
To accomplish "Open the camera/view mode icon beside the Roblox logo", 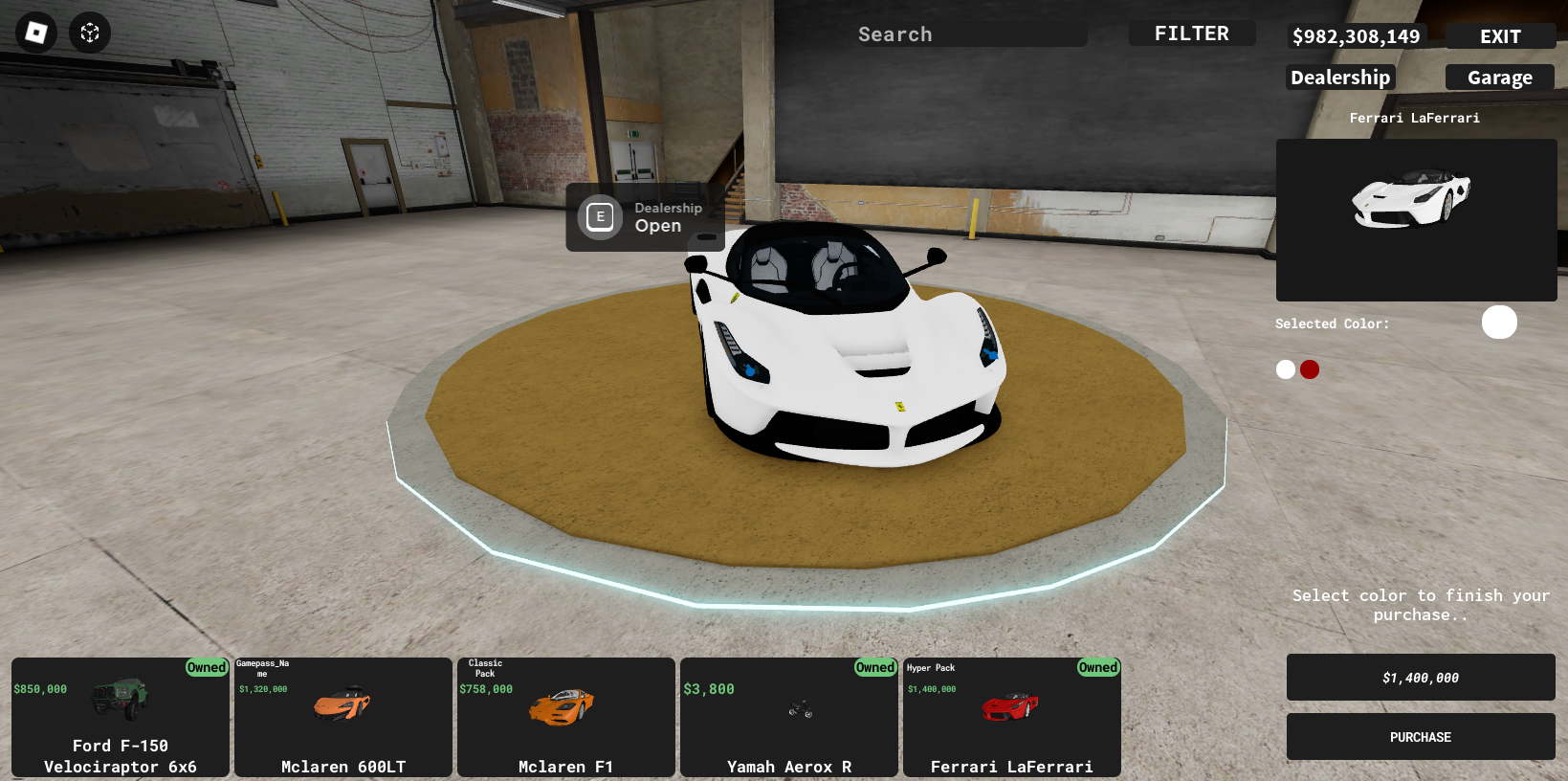I will click(x=89, y=32).
